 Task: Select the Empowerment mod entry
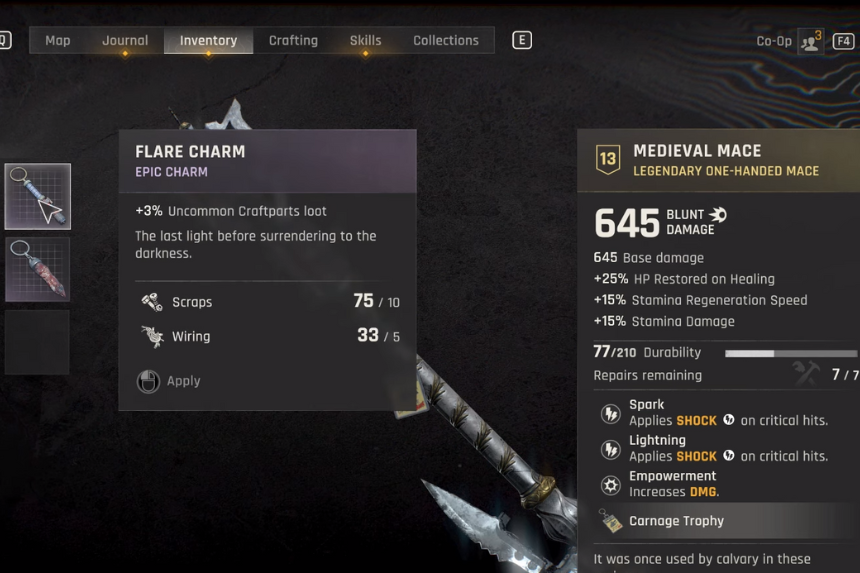click(x=672, y=484)
